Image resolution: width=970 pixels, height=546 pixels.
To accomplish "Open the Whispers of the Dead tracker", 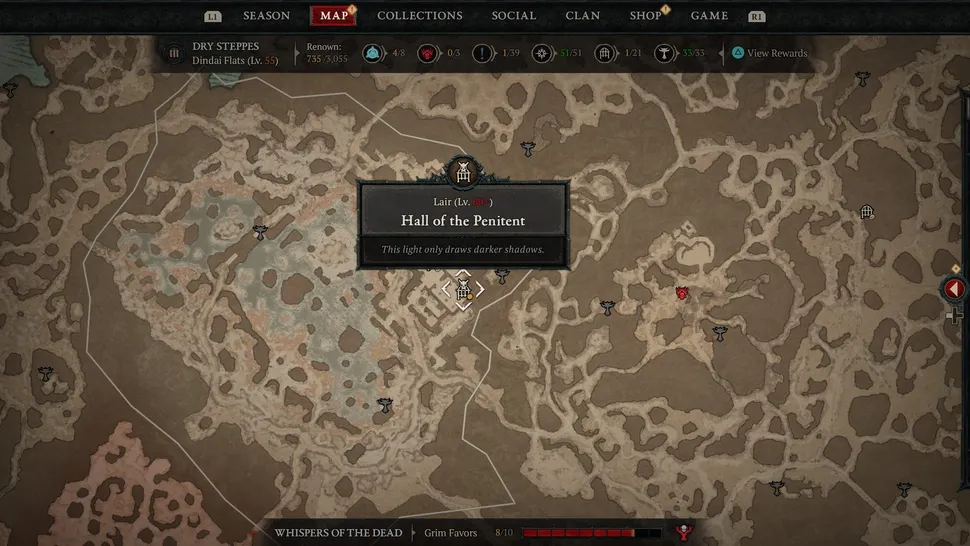I will pyautogui.click(x=338, y=533).
